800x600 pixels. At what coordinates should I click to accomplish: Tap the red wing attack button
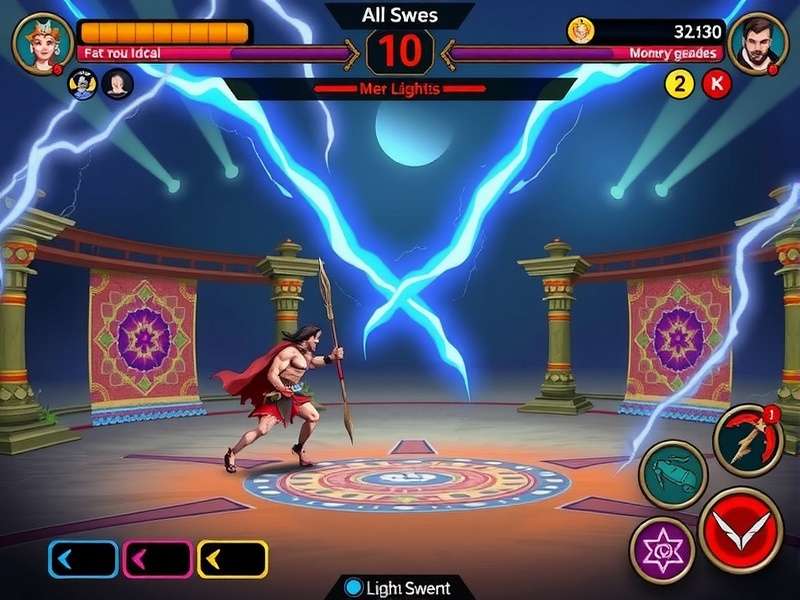click(741, 529)
